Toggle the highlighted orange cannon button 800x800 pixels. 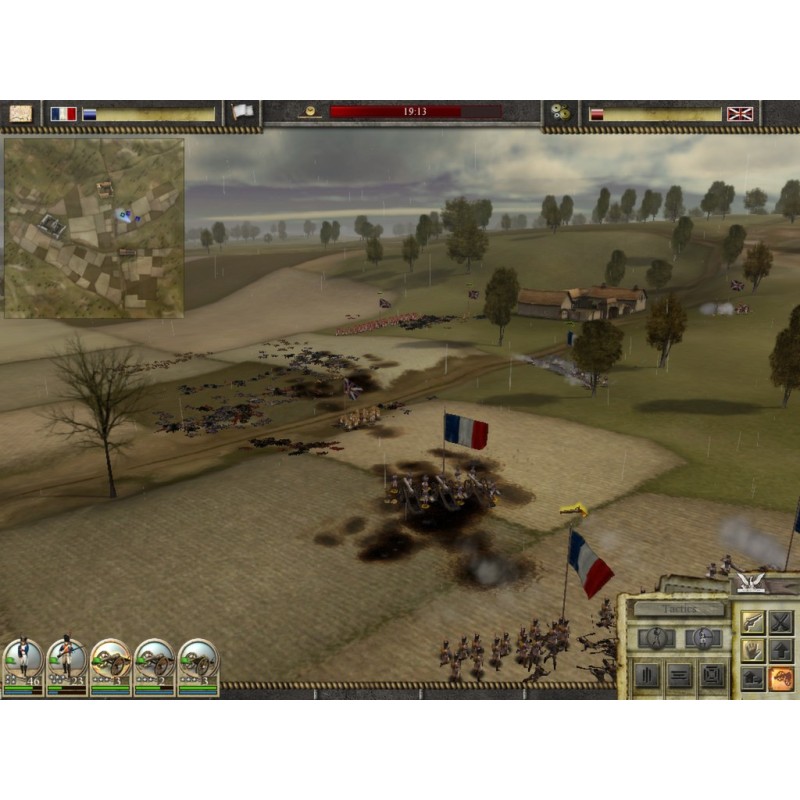click(x=781, y=678)
